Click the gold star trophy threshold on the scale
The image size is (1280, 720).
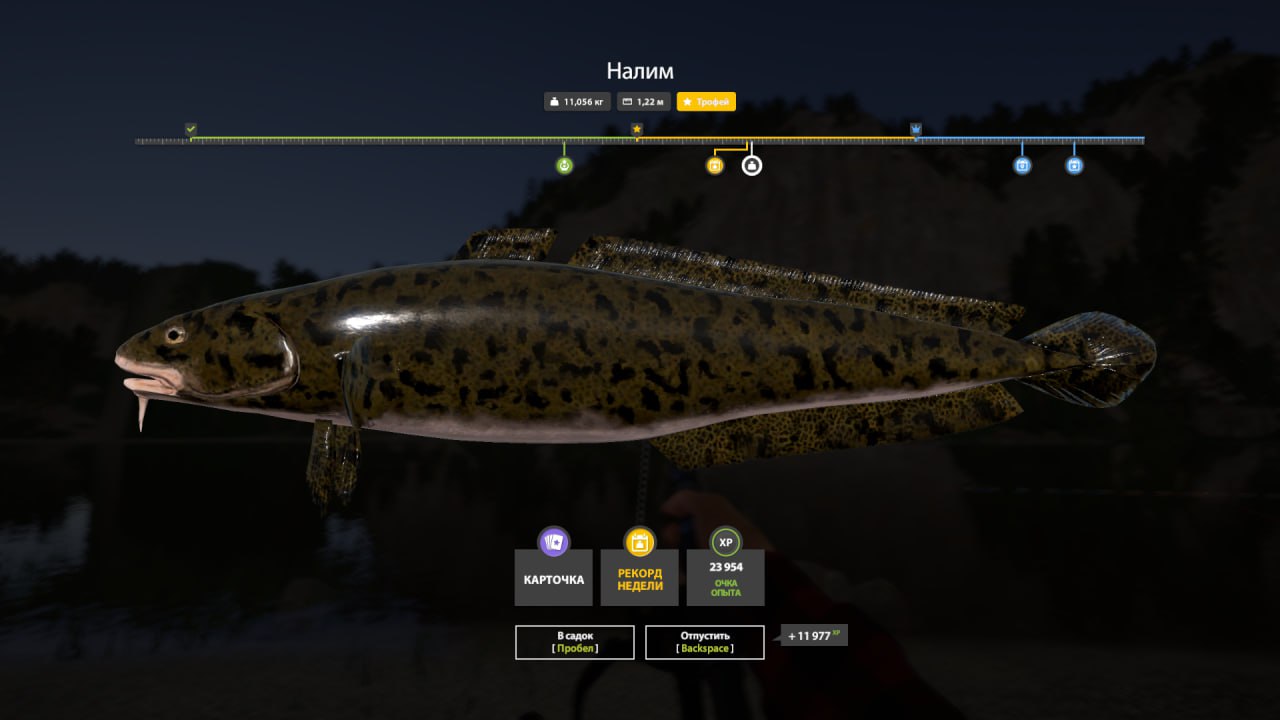point(637,129)
